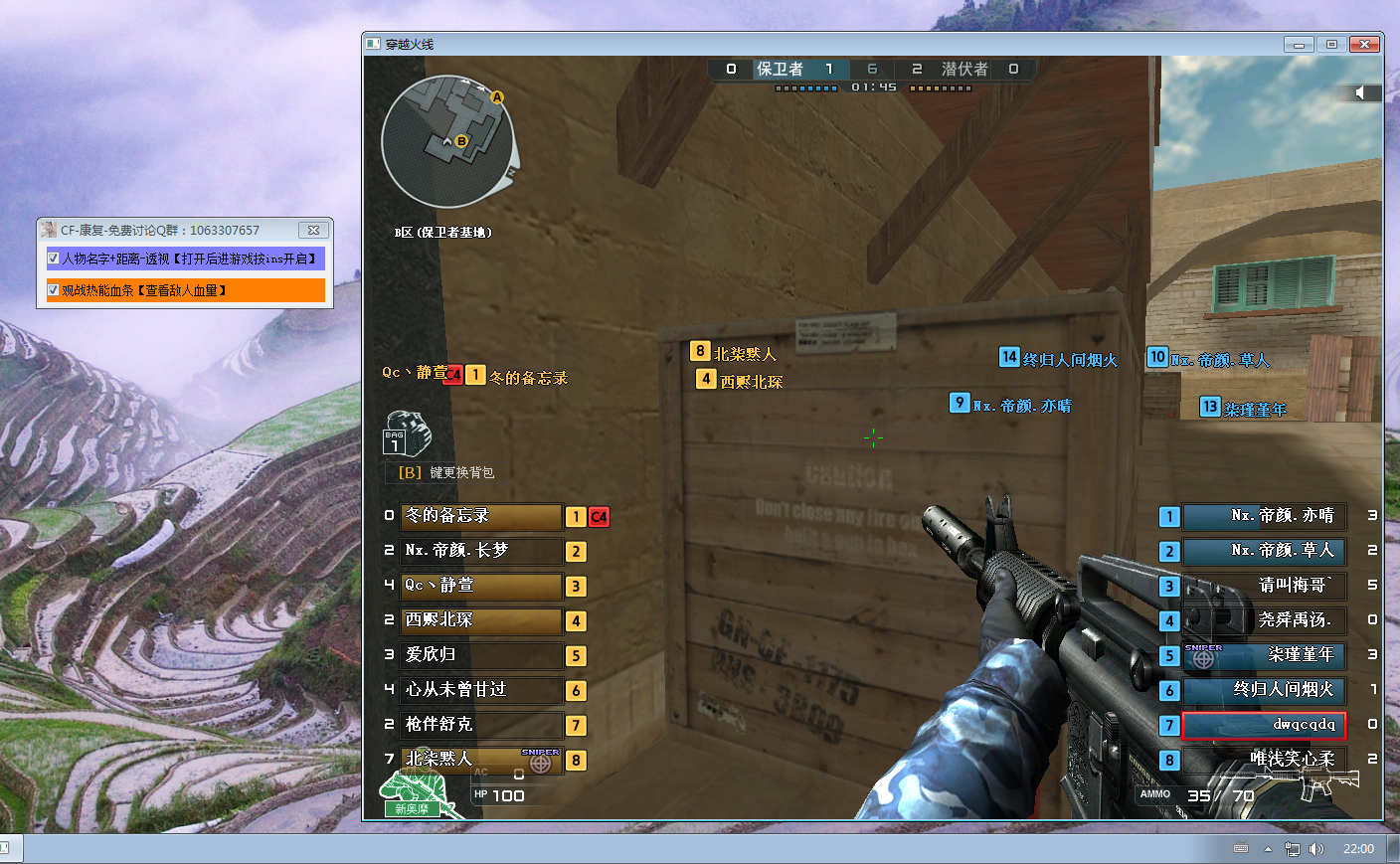1400x864 pixels.
Task: Click the circular minimap
Action: [447, 141]
